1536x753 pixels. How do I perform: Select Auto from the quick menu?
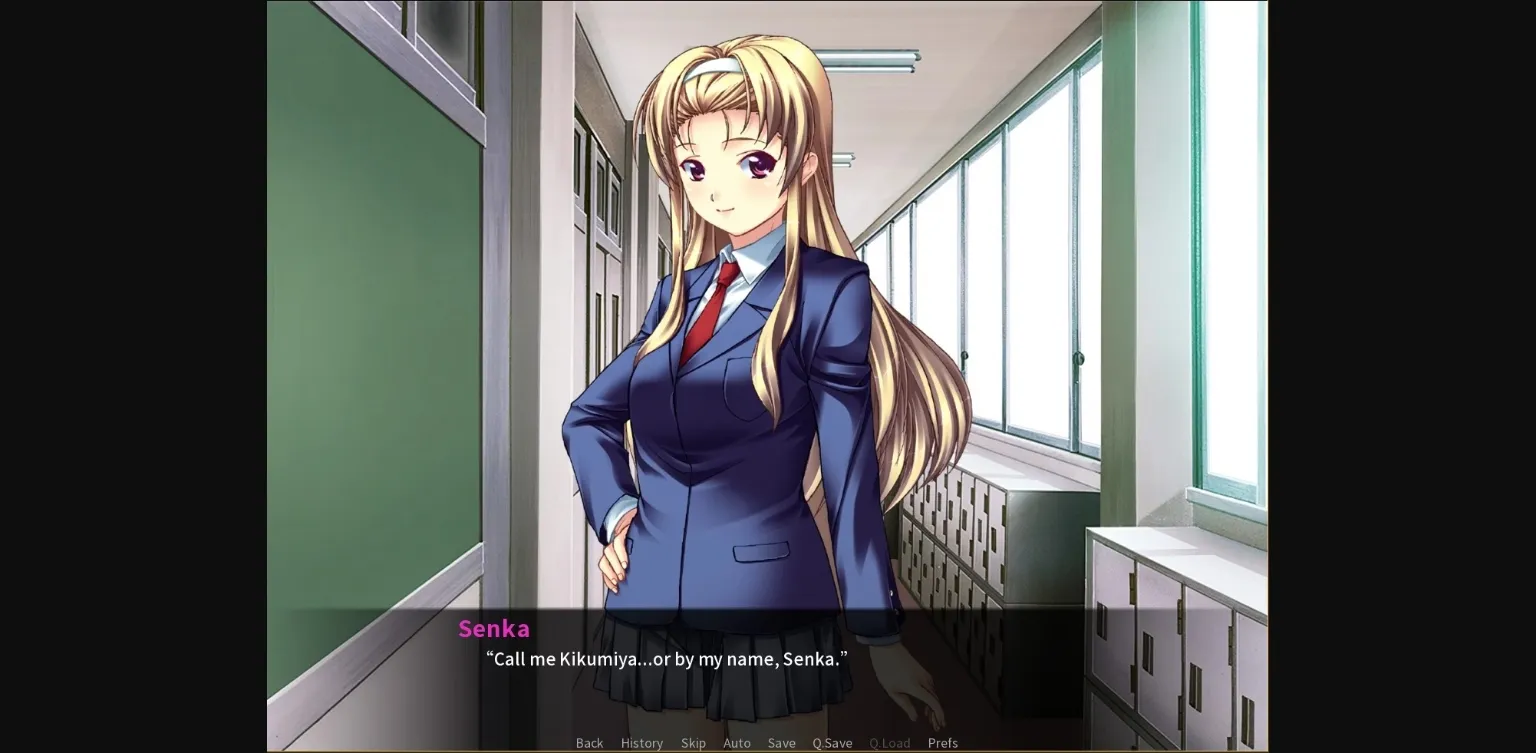click(x=737, y=743)
